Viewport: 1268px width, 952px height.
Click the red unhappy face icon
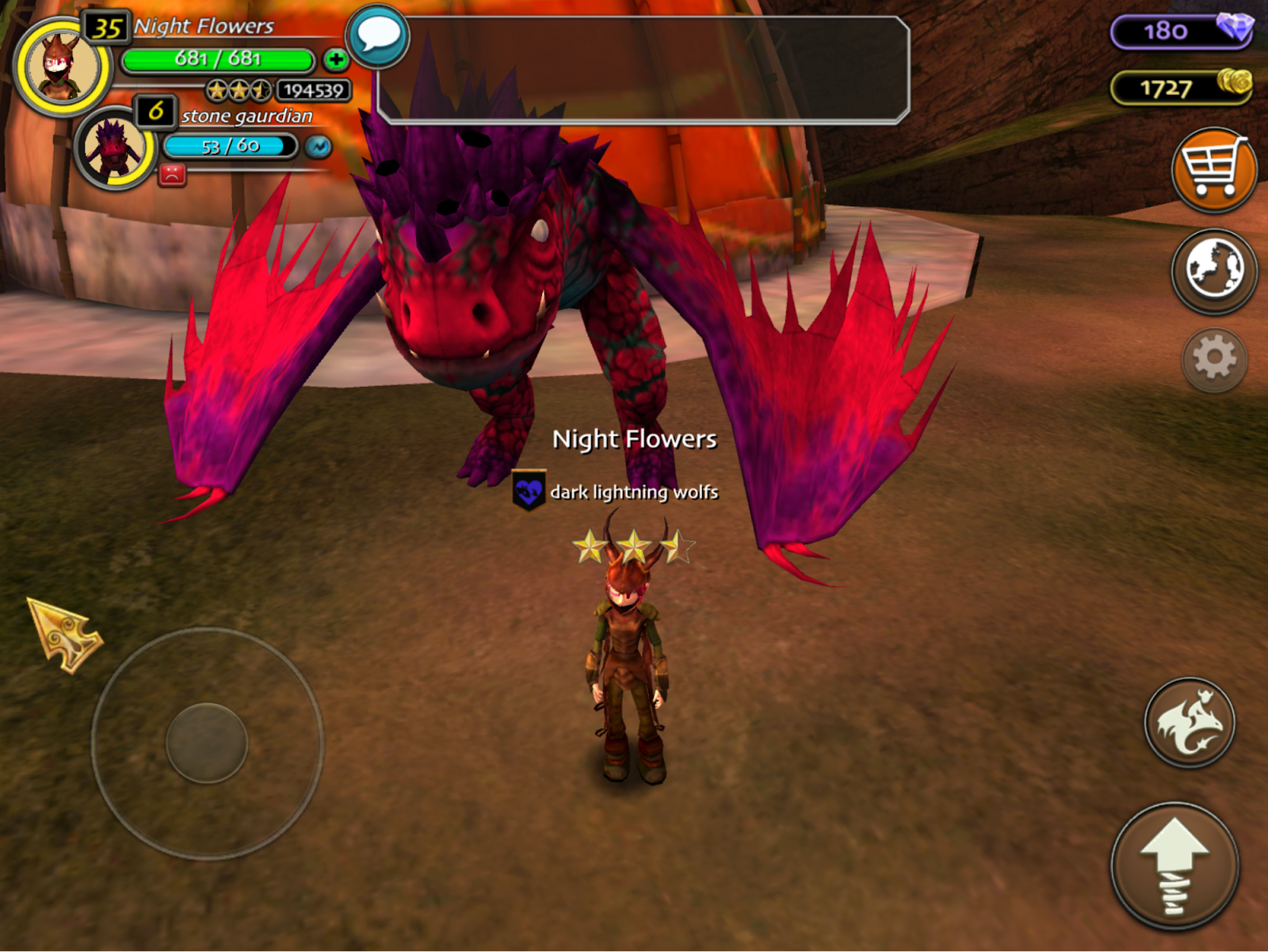(x=172, y=174)
